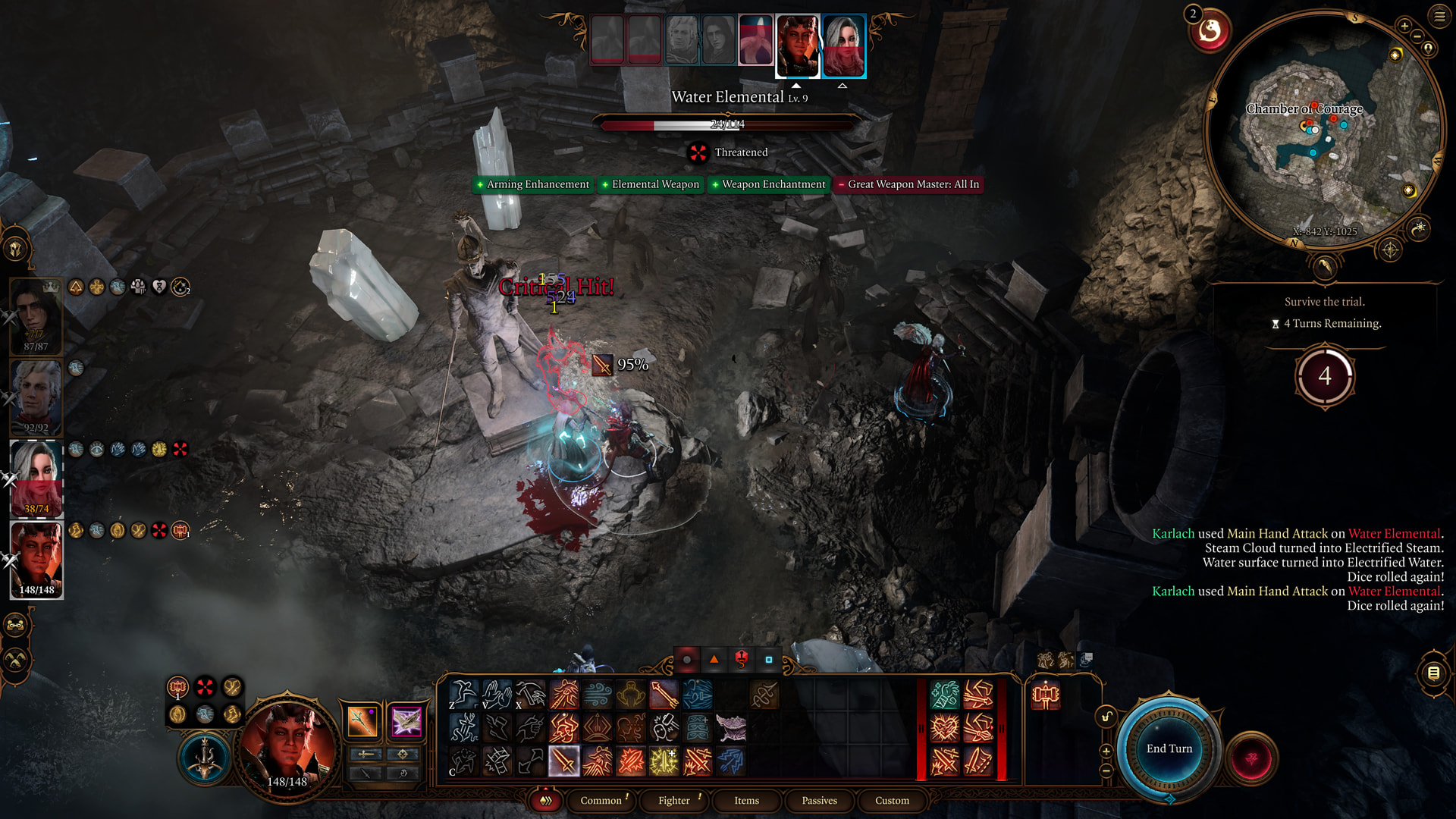
Task: Show the Items hotbar tab
Action: (x=746, y=800)
